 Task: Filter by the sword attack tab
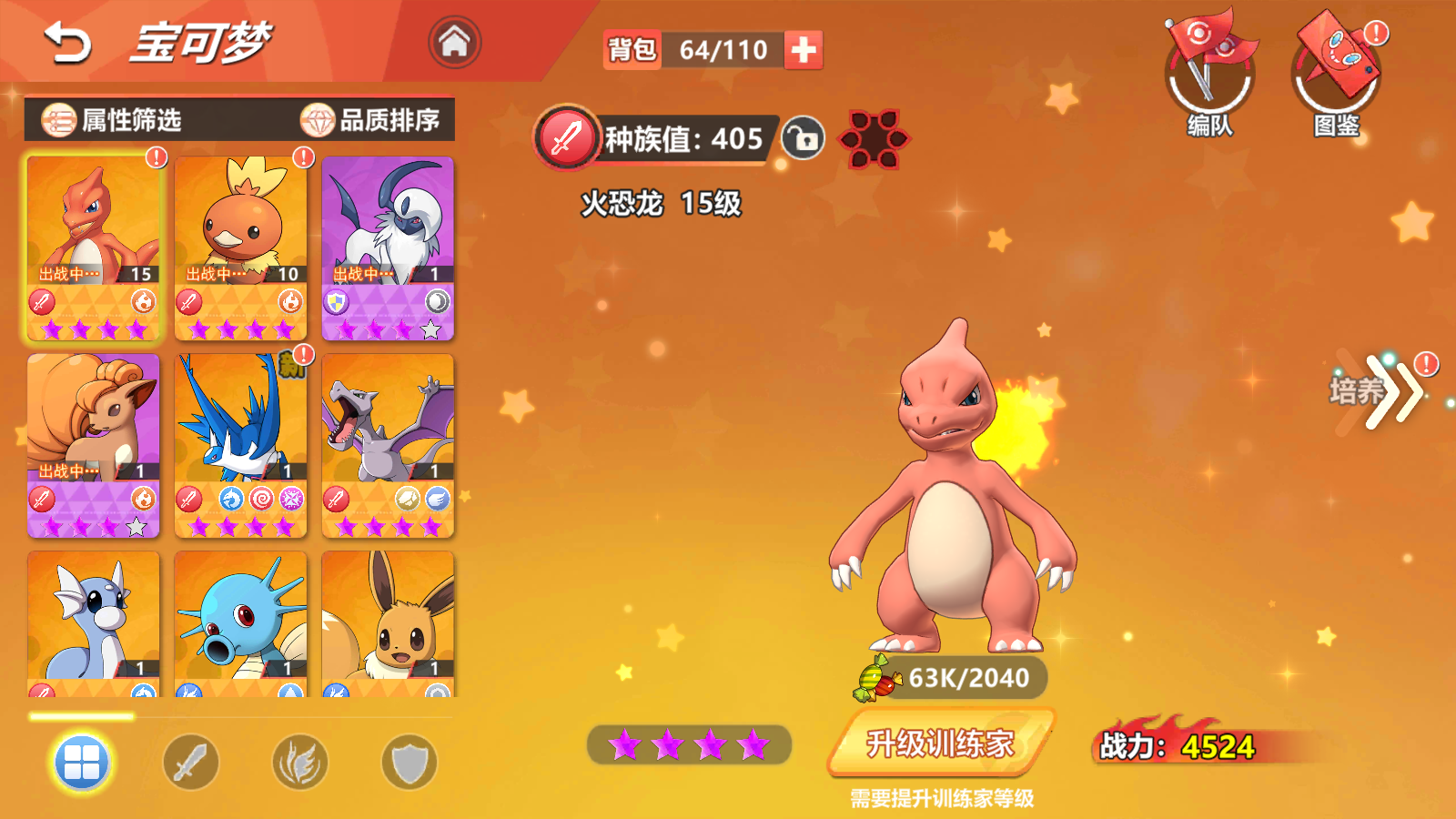point(191,763)
